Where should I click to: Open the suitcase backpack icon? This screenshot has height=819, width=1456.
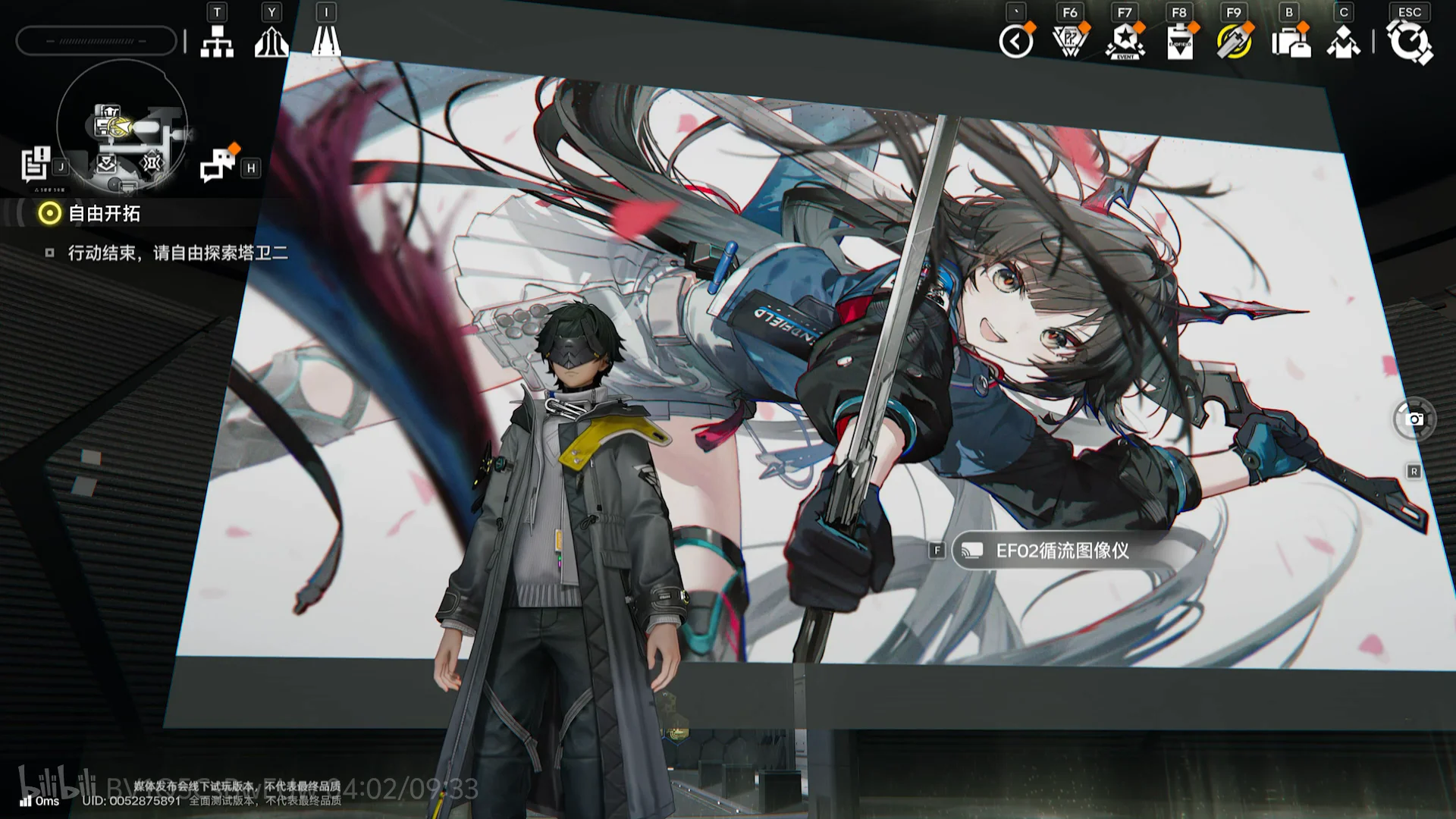click(x=1290, y=41)
